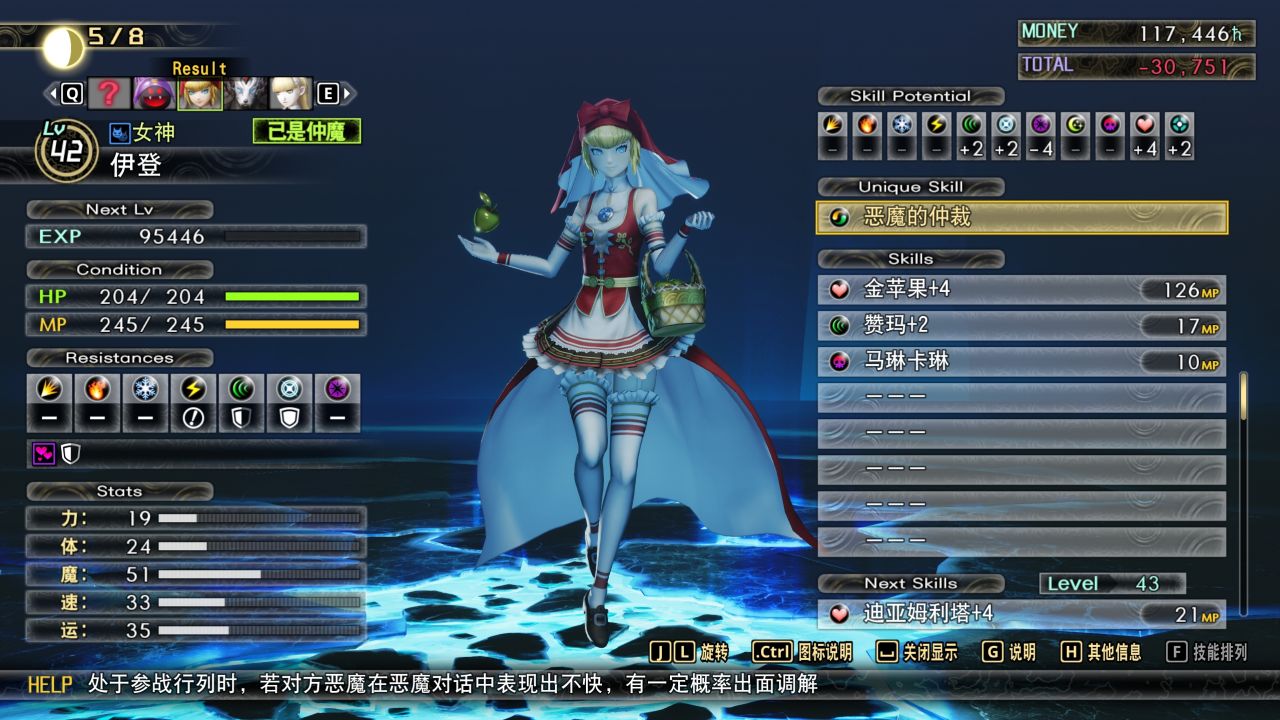Open the 说明 description option

click(1008, 652)
